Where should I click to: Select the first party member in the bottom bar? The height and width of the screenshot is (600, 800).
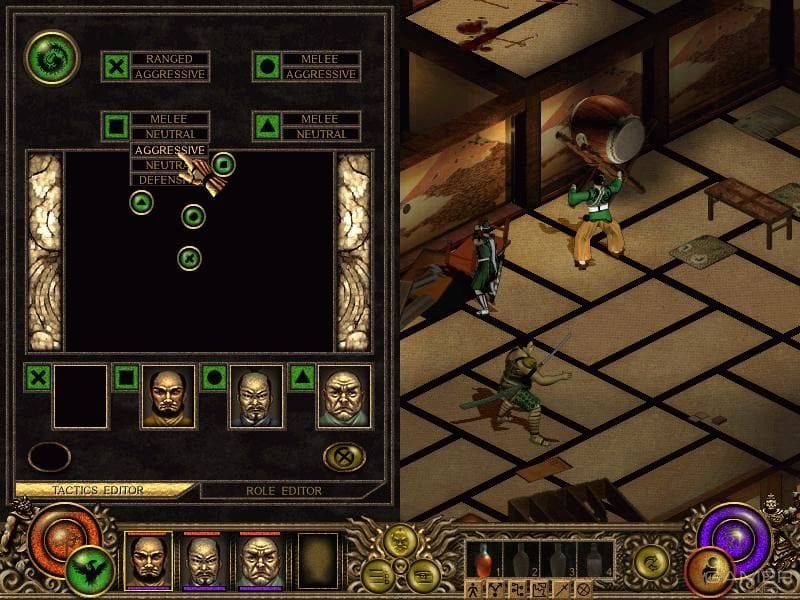[149, 560]
